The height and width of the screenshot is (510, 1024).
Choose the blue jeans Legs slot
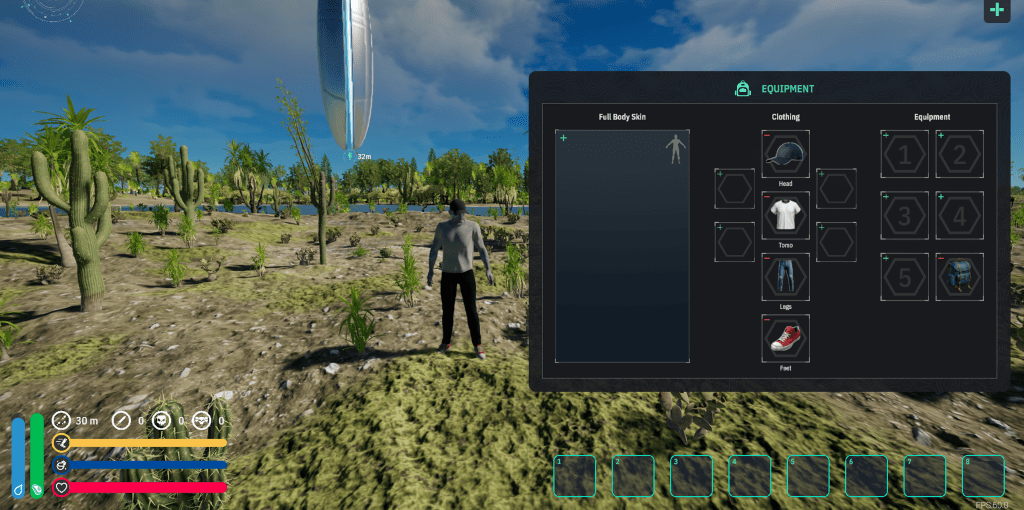[x=786, y=277]
